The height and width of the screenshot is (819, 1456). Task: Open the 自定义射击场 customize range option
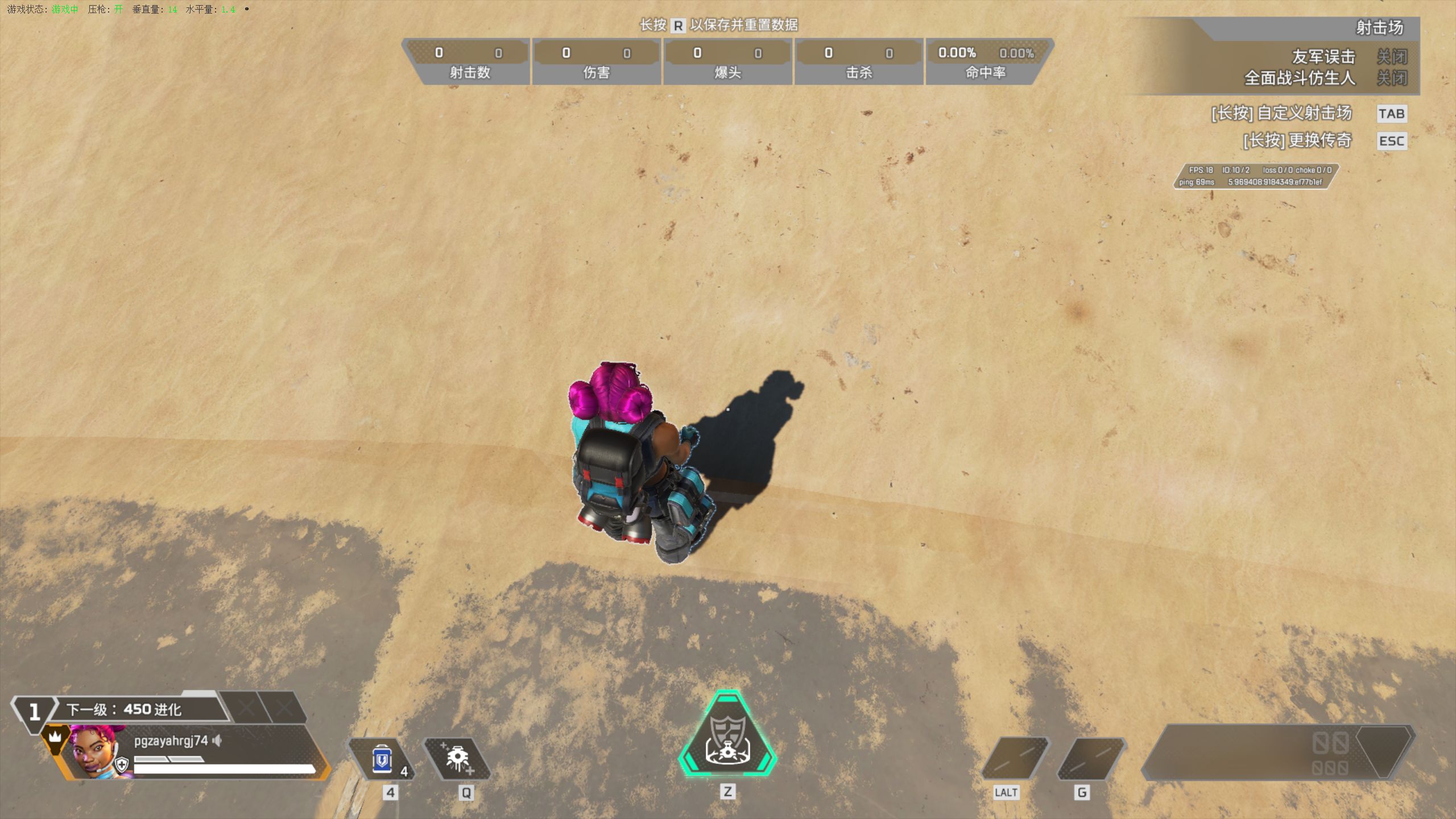point(1281,113)
